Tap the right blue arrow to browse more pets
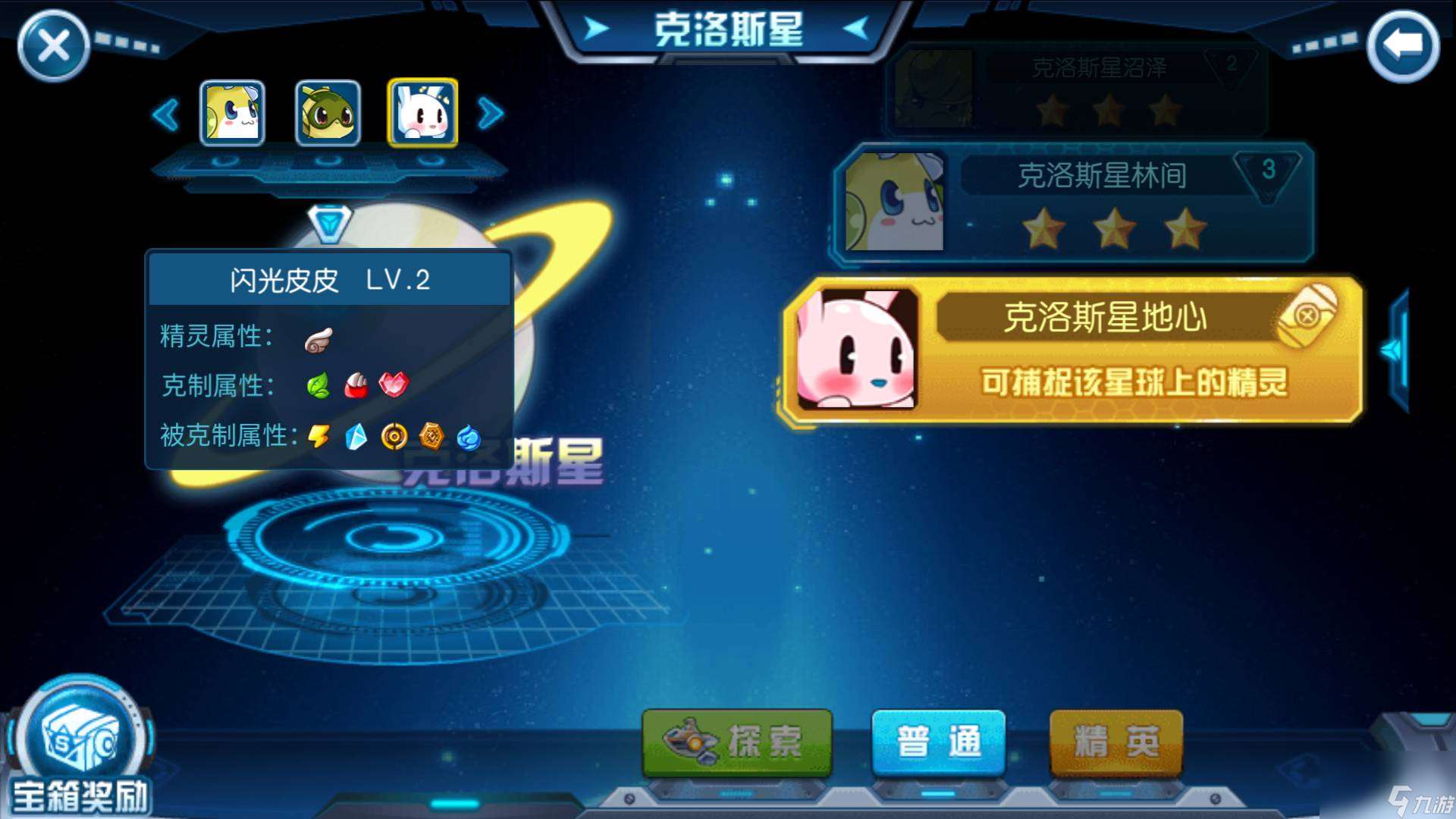Viewport: 1456px width, 819px height. [x=491, y=112]
